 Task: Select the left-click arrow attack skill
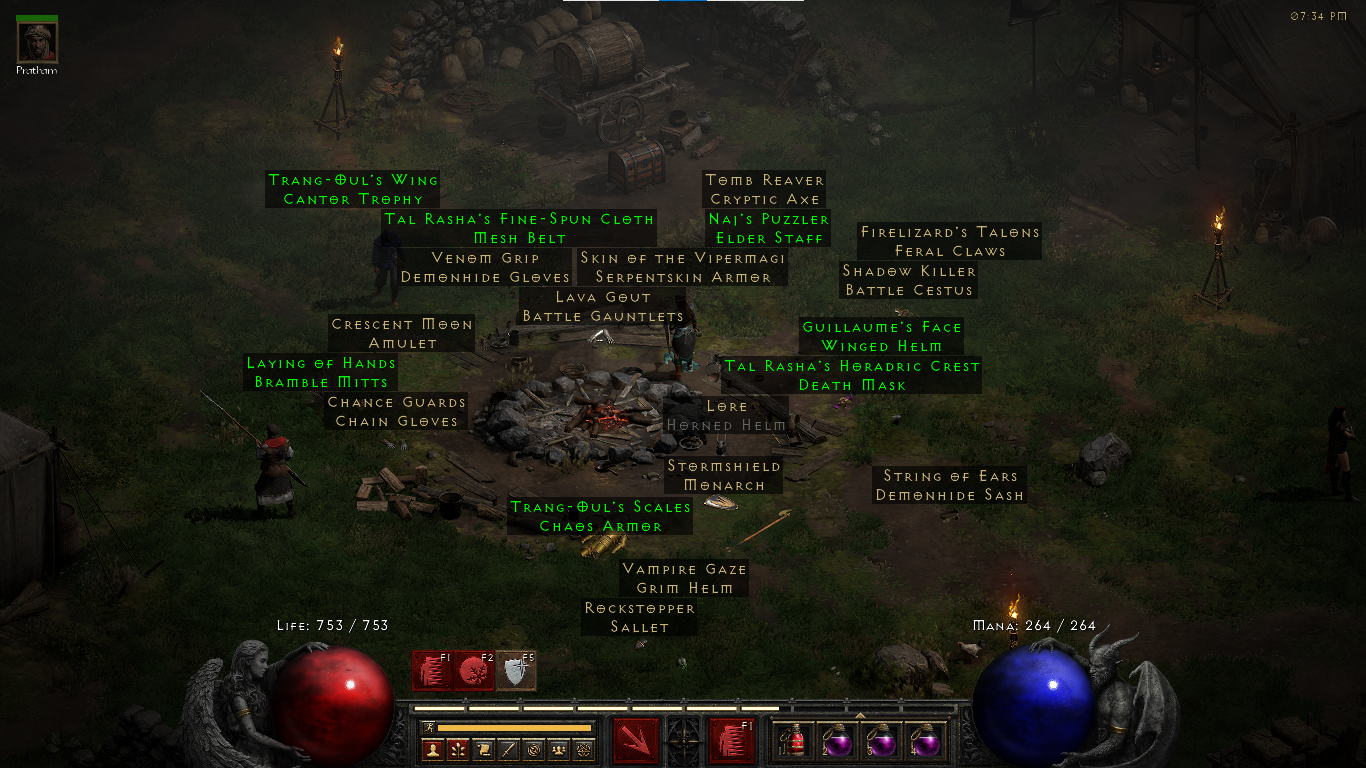[x=636, y=741]
